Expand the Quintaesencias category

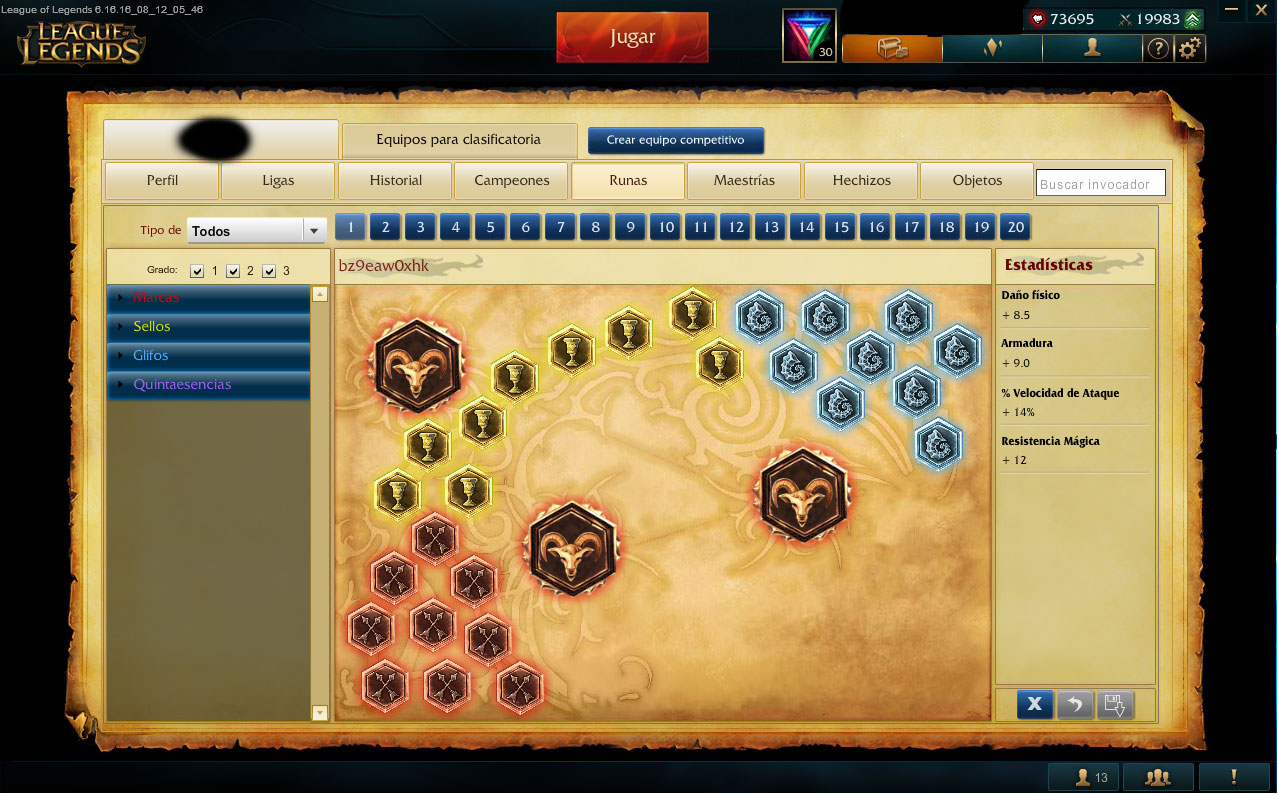point(182,385)
